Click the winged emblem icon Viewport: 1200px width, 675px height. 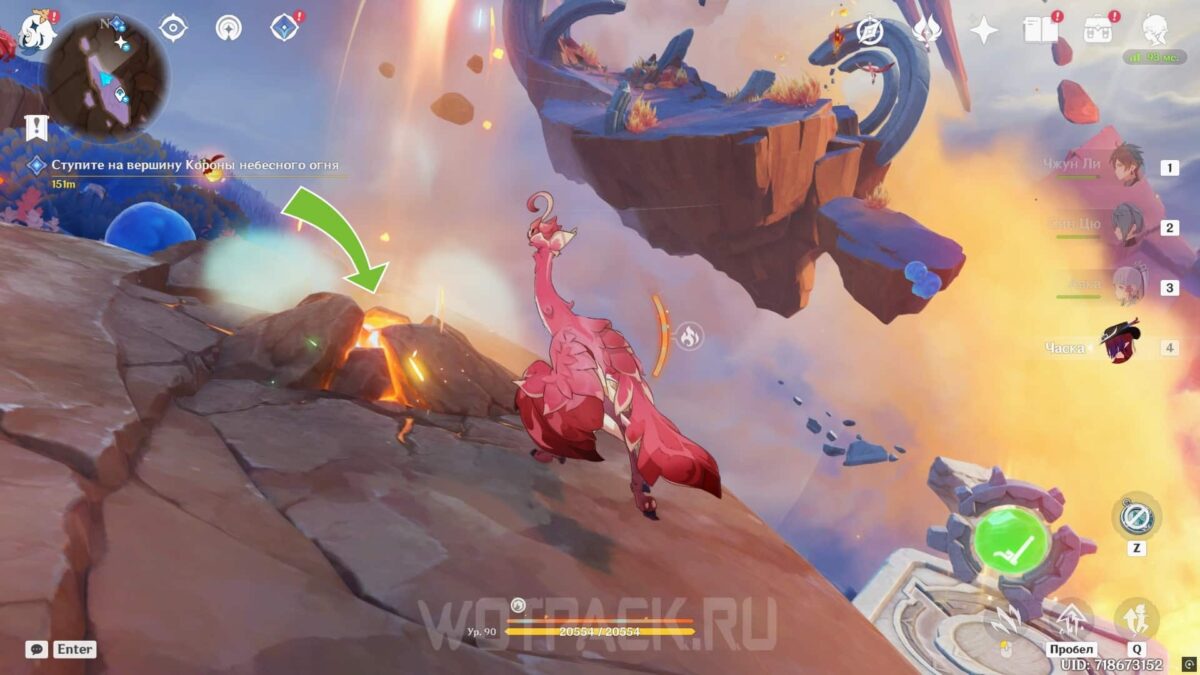point(927,30)
